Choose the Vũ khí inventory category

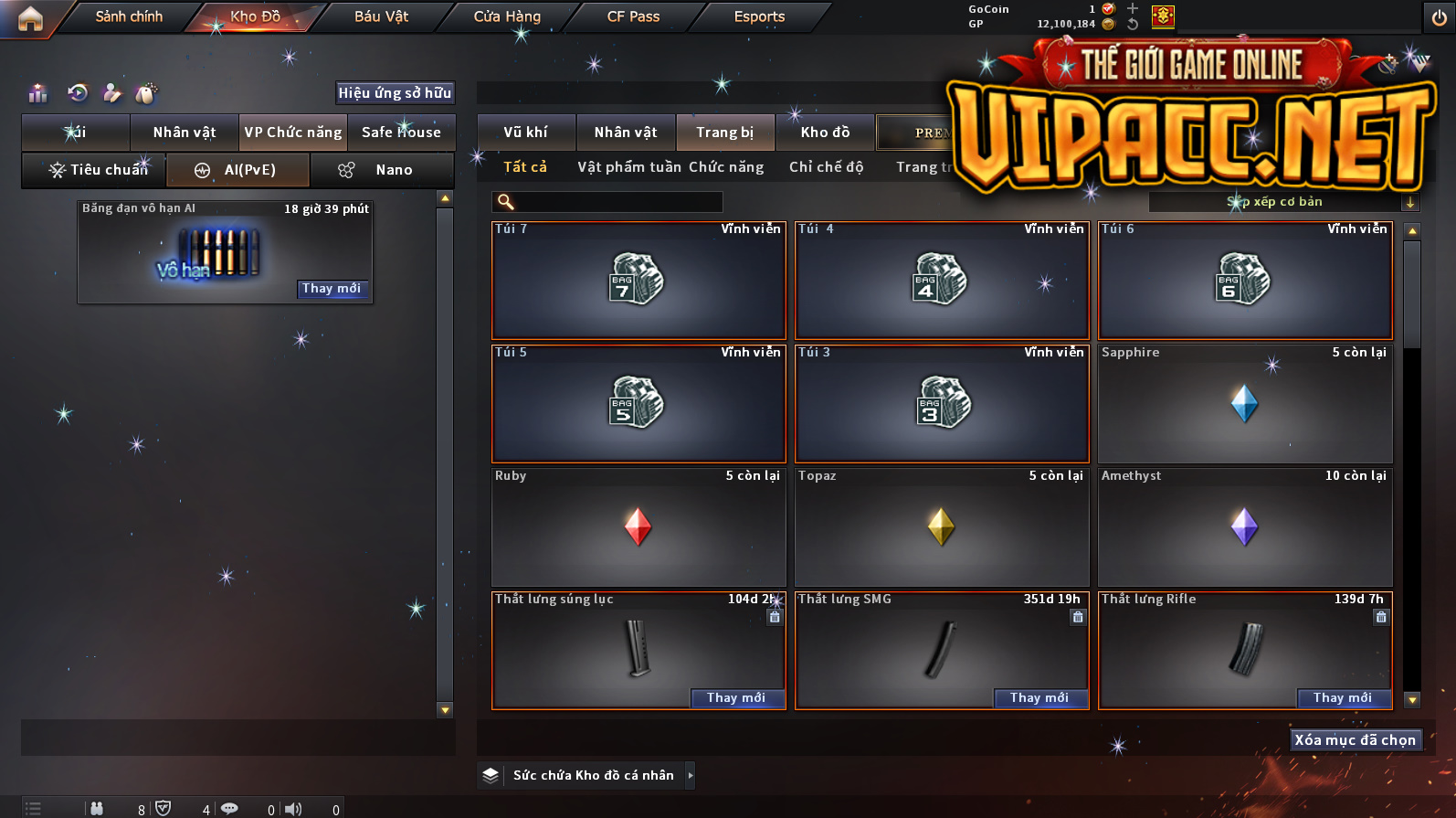coord(526,133)
